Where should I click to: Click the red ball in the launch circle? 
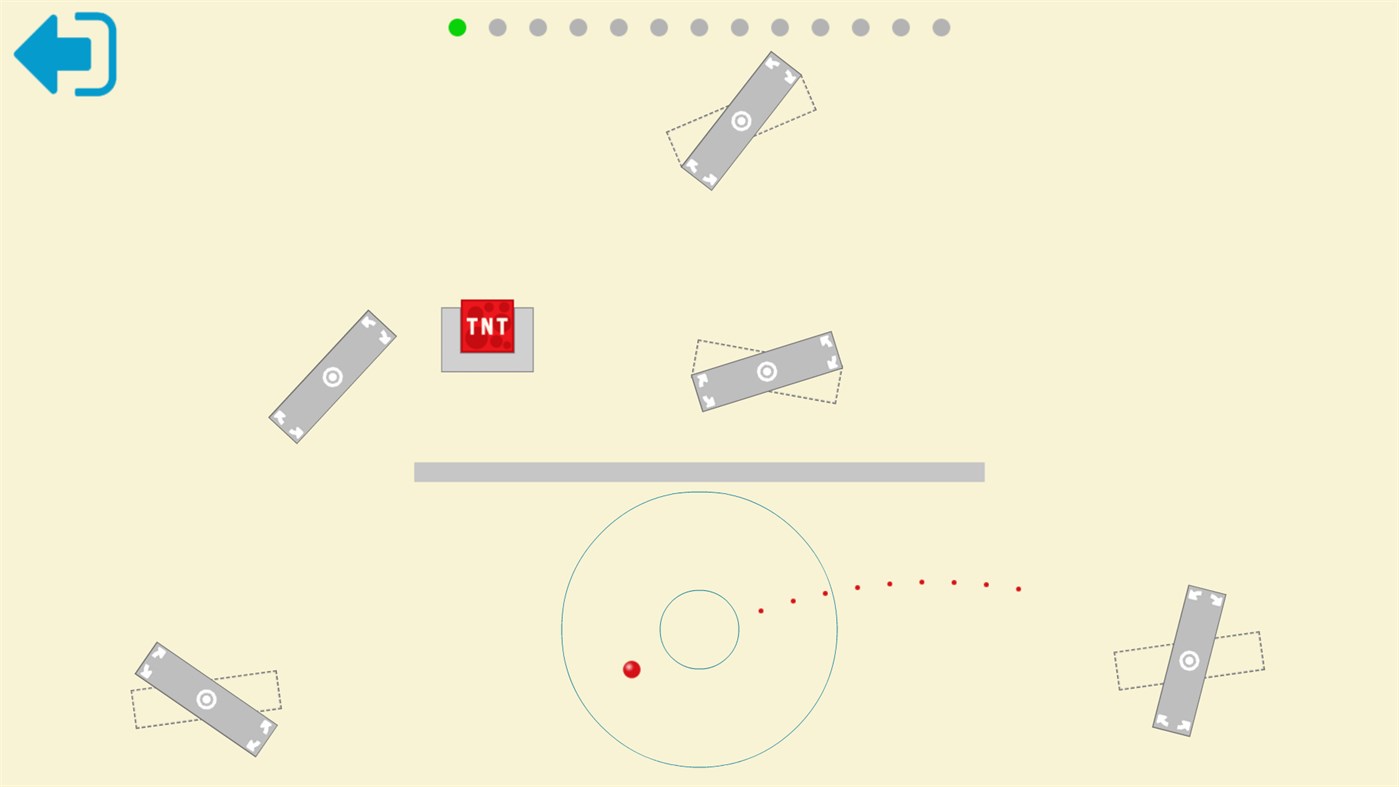631,668
